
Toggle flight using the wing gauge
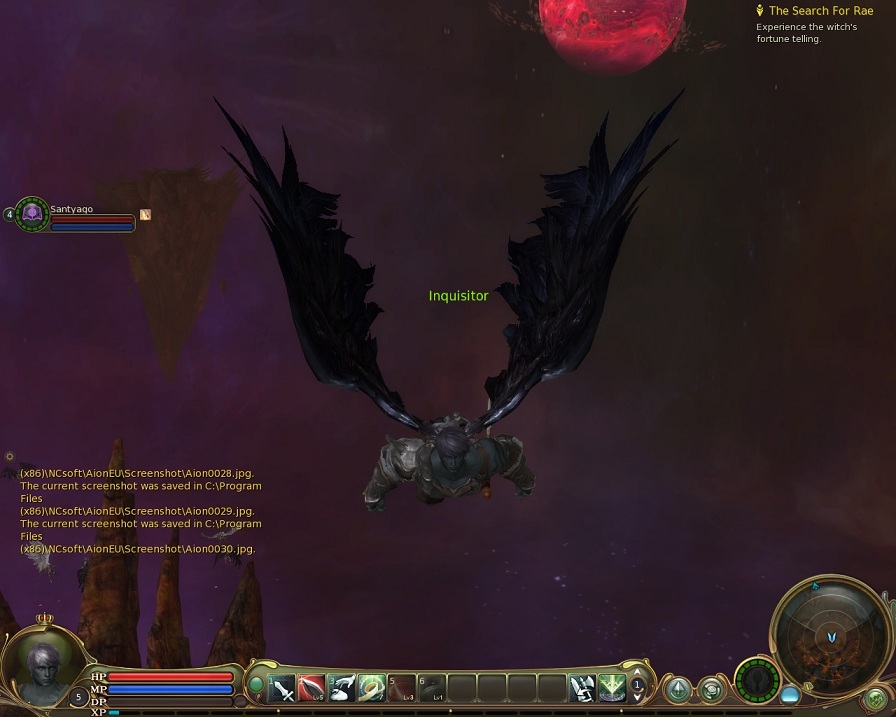point(756,682)
